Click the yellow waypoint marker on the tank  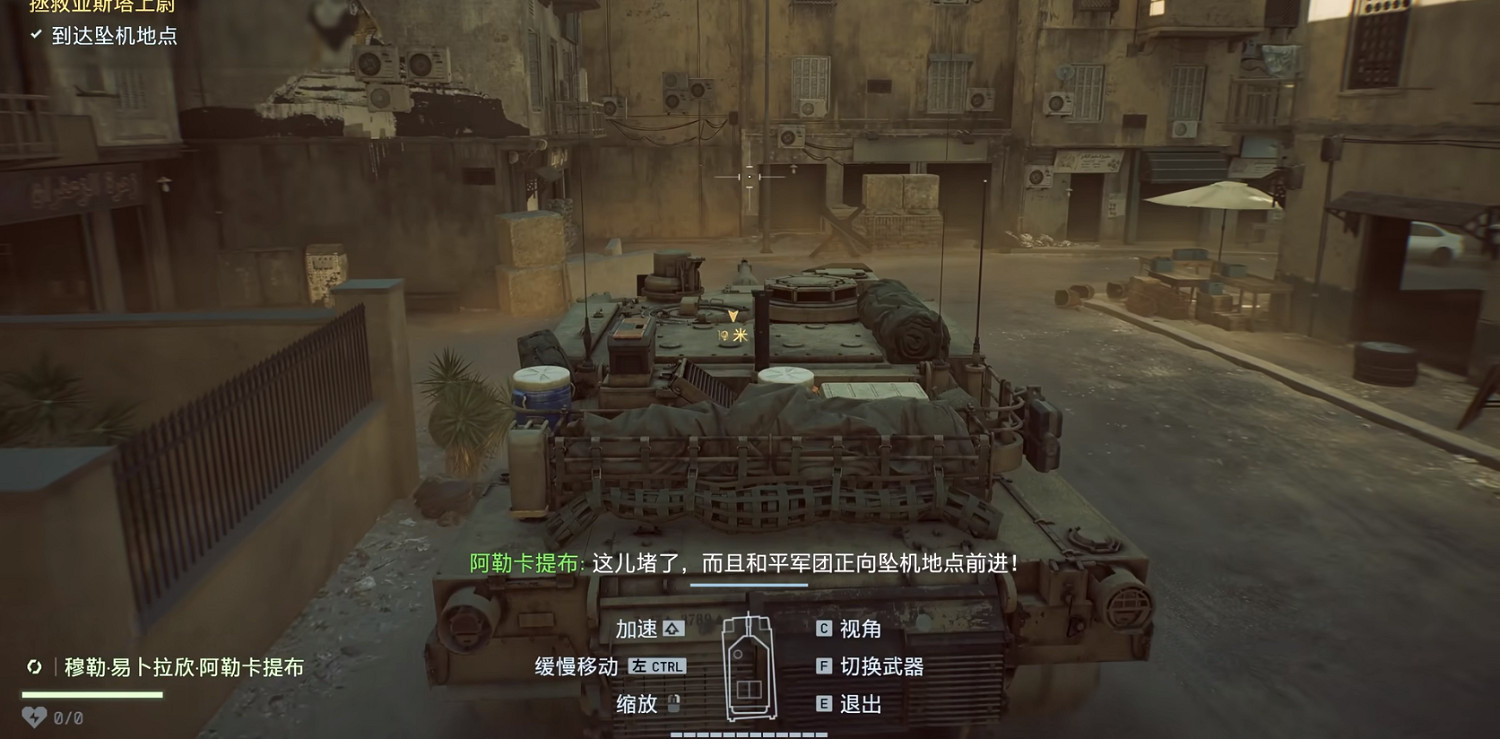coord(733,318)
